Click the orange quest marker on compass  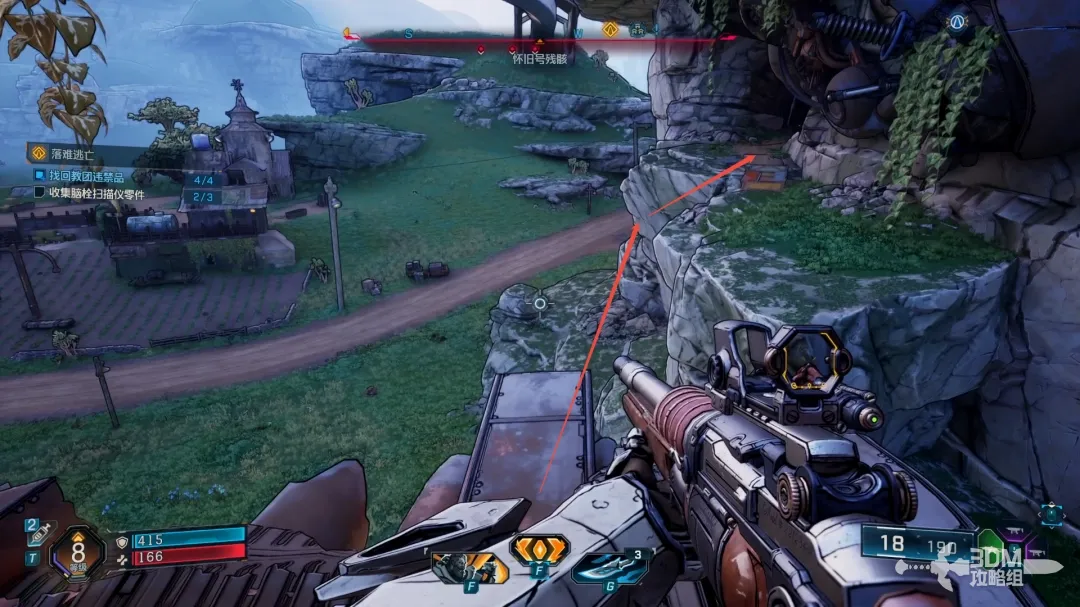tap(609, 30)
